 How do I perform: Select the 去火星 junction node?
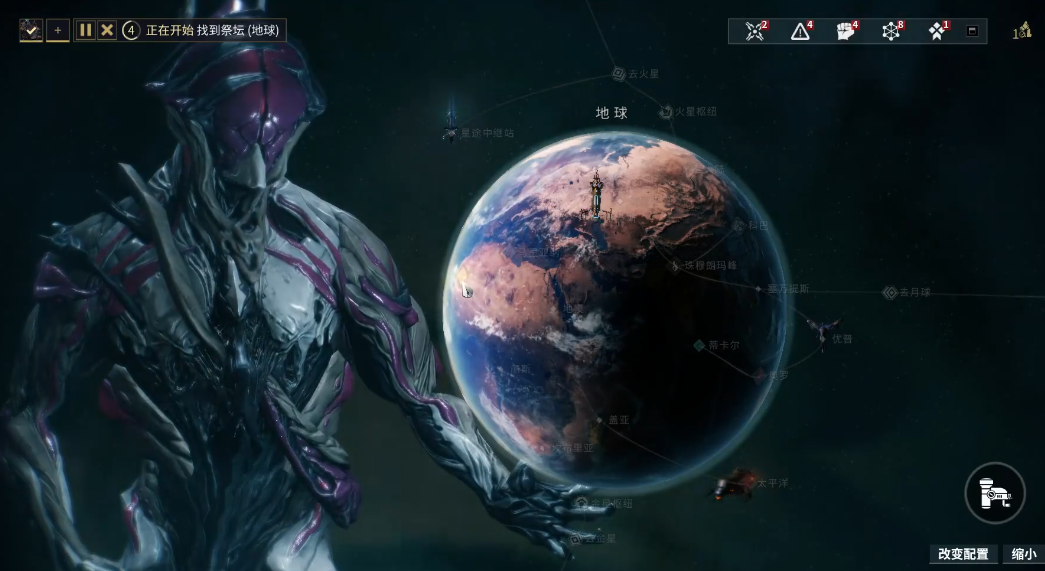(x=619, y=73)
